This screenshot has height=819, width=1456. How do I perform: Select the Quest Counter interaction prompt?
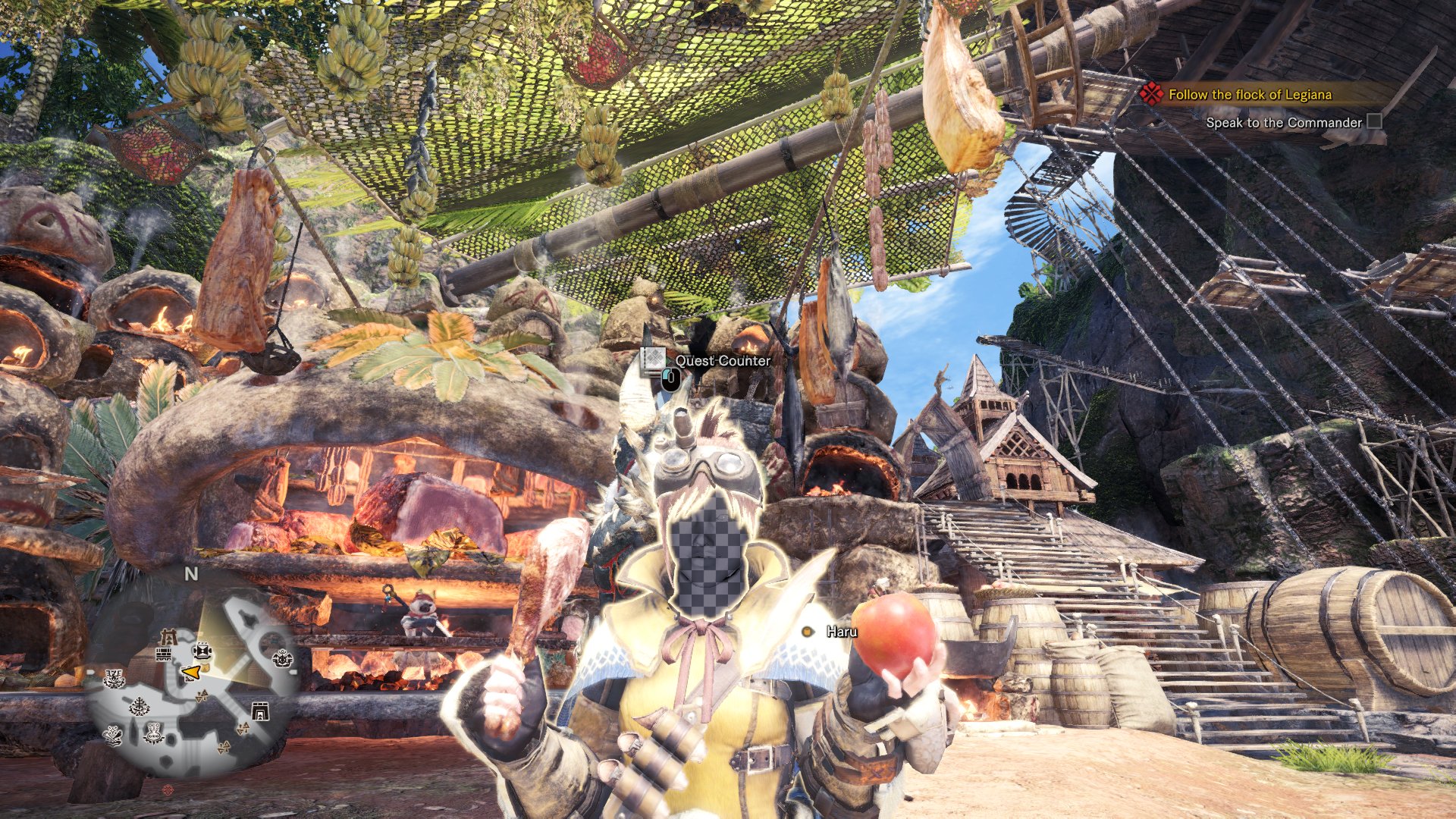(x=722, y=361)
